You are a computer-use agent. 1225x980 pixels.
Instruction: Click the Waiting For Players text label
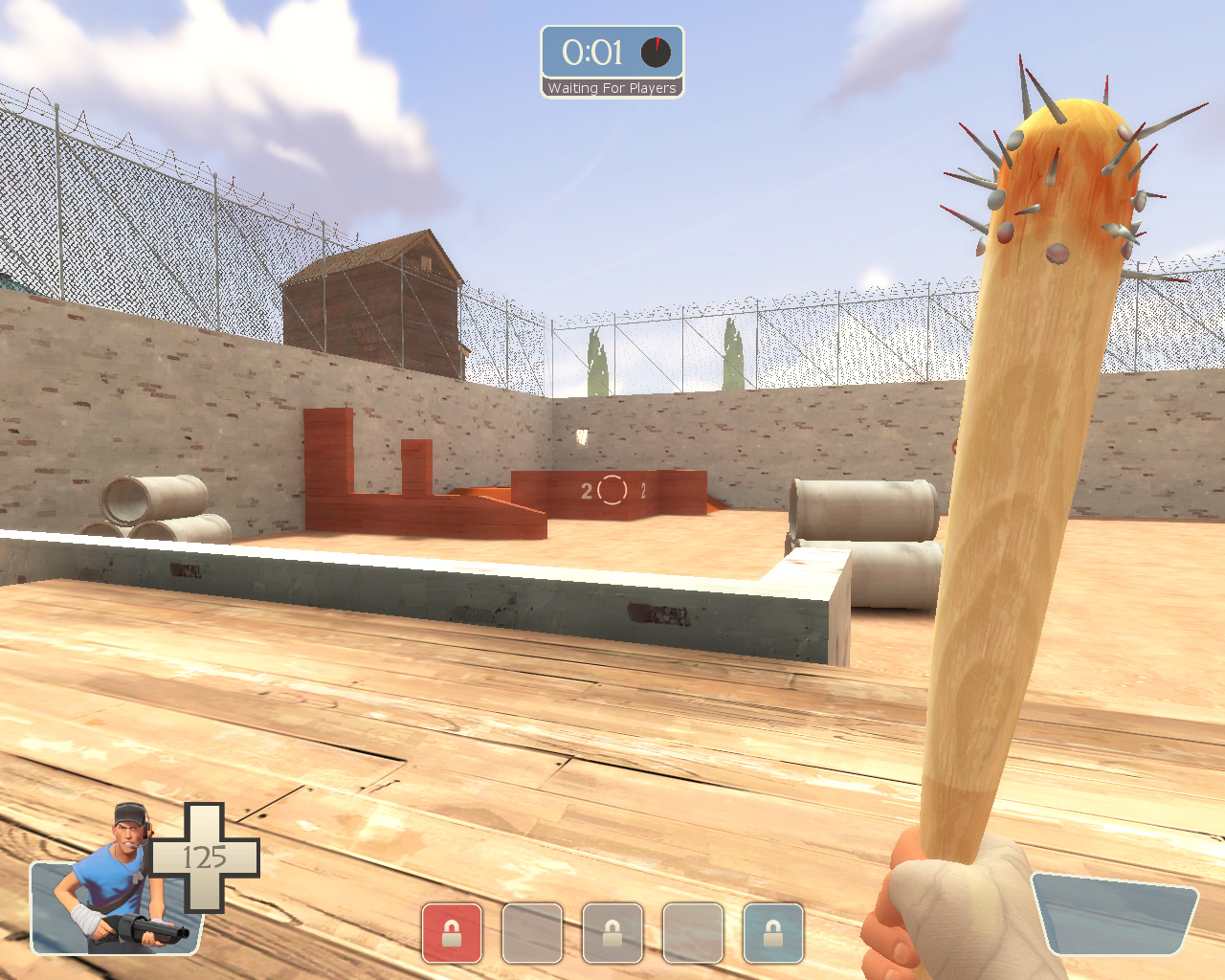tap(612, 88)
